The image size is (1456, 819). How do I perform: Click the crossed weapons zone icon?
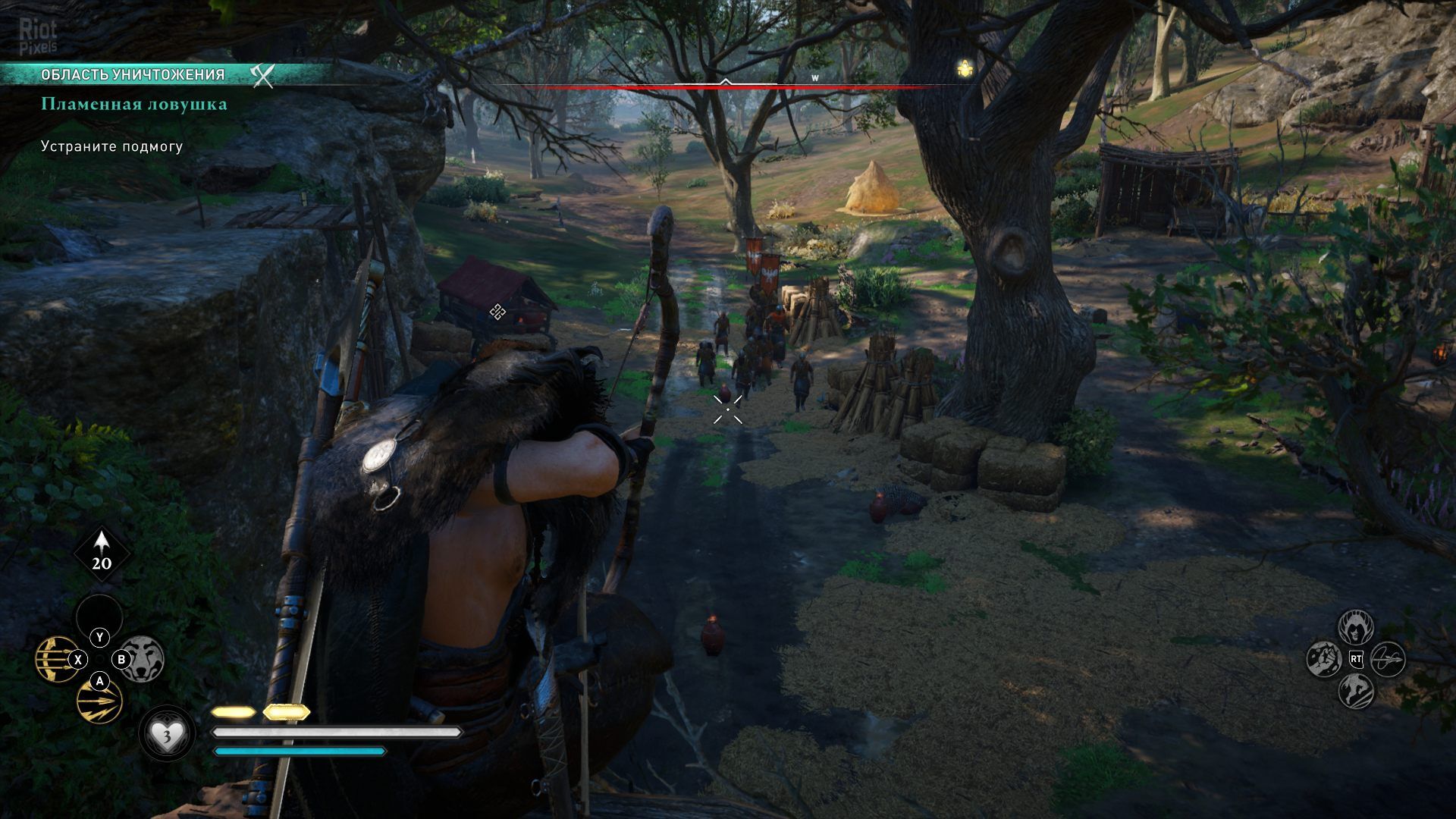(x=262, y=74)
